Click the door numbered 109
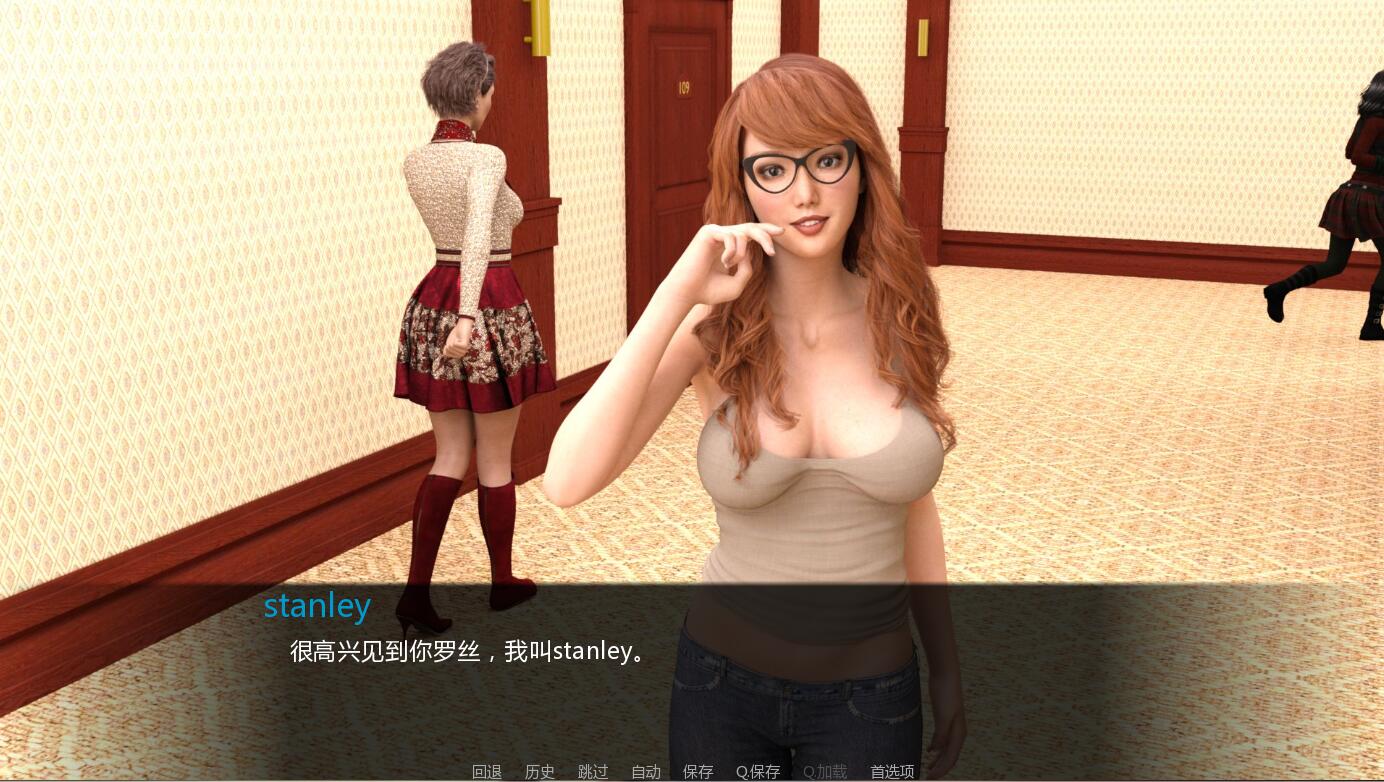The height and width of the screenshot is (782, 1384). pos(683,88)
